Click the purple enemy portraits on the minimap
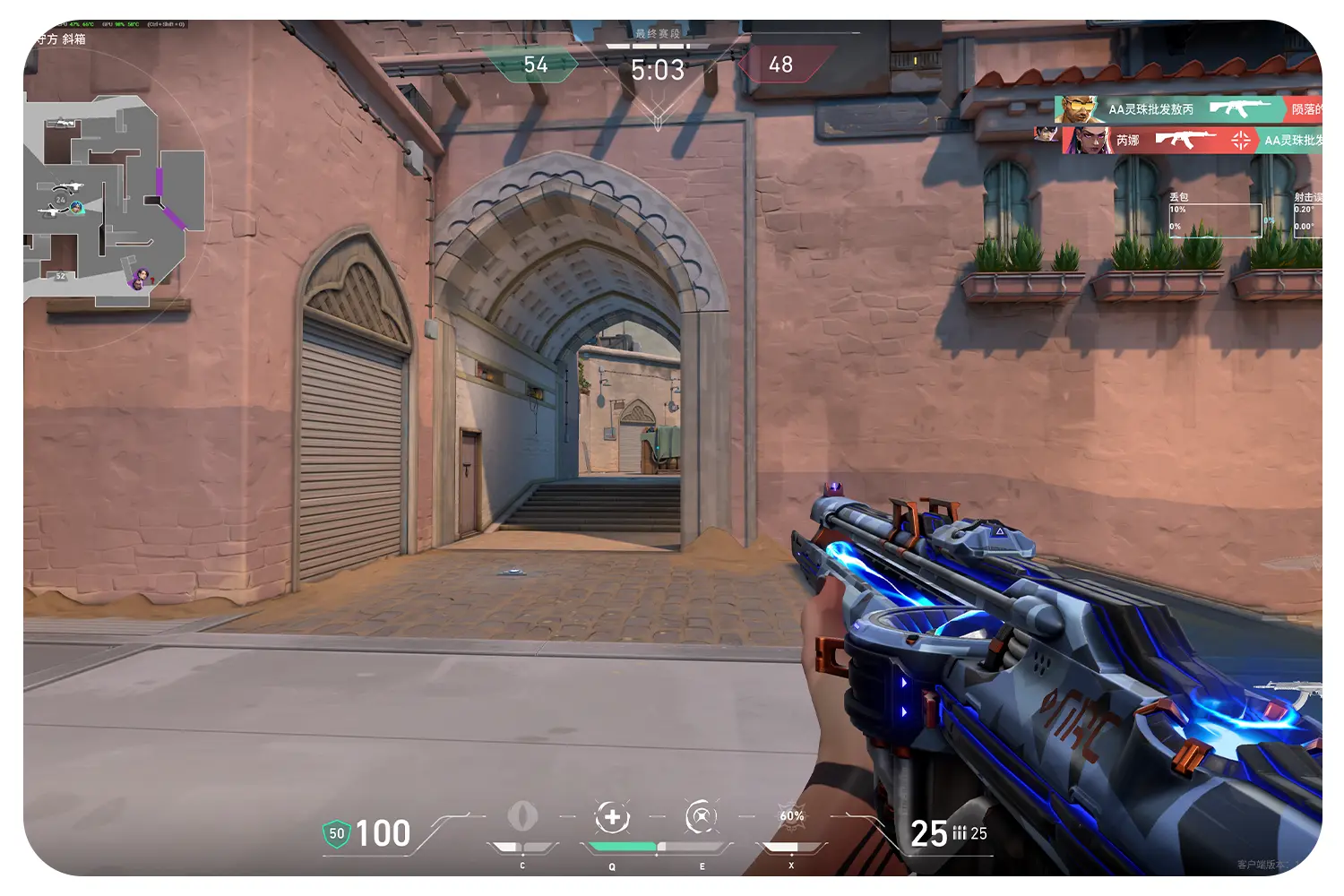Image resolution: width=1344 pixels, height=896 pixels. pos(141,280)
